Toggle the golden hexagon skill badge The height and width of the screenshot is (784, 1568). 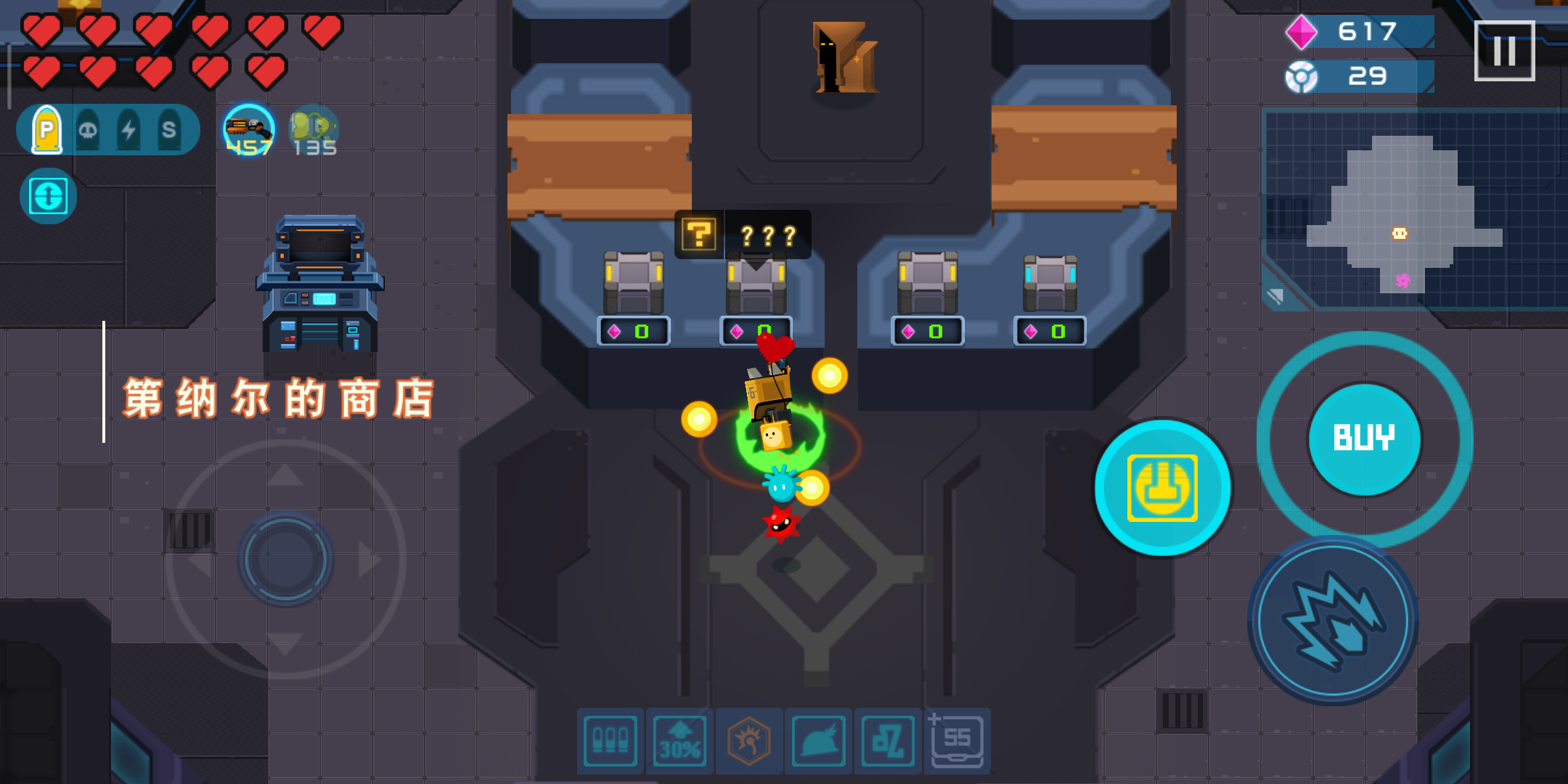(x=748, y=741)
